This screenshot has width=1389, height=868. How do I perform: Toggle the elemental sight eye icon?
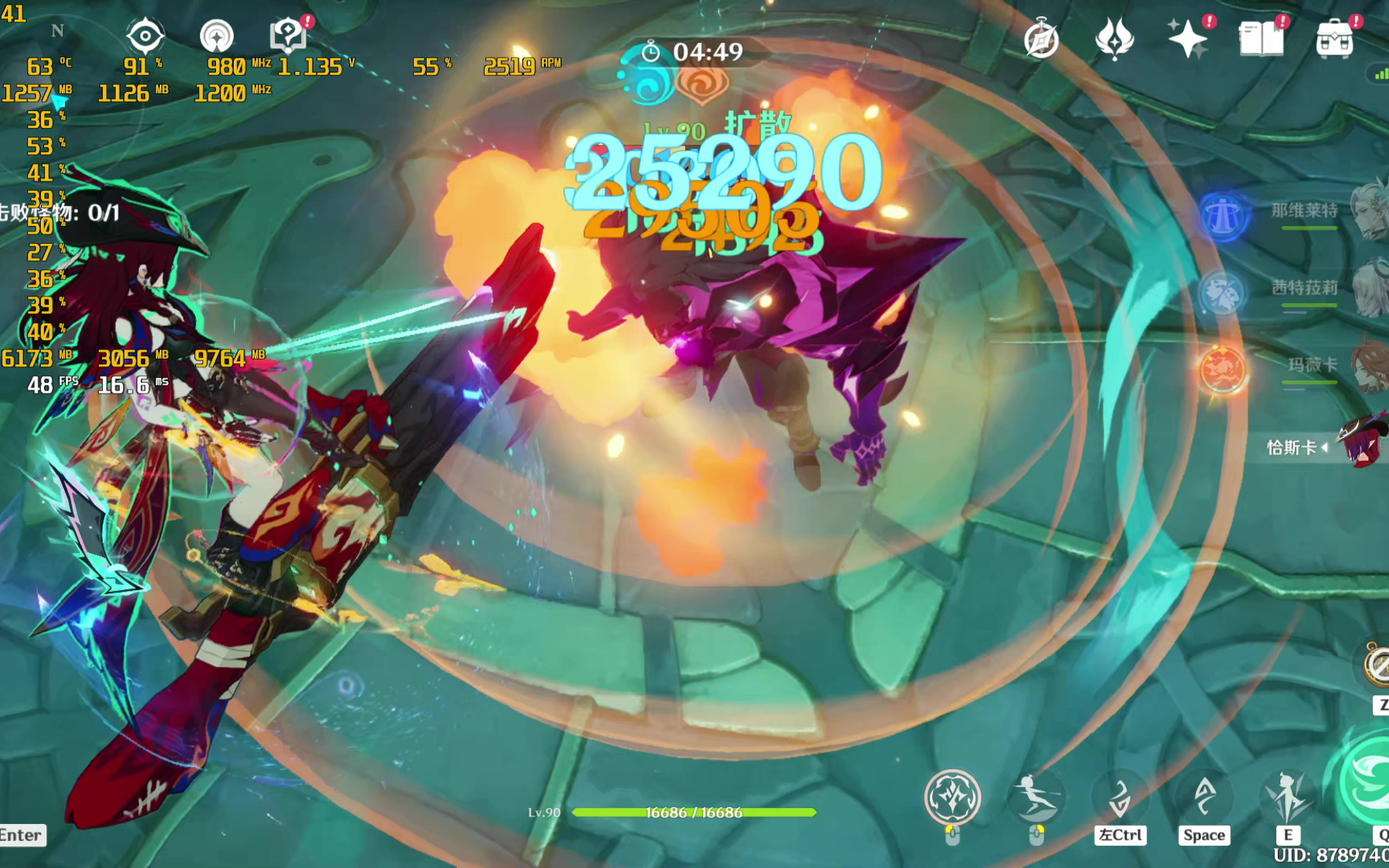pyautogui.click(x=145, y=35)
